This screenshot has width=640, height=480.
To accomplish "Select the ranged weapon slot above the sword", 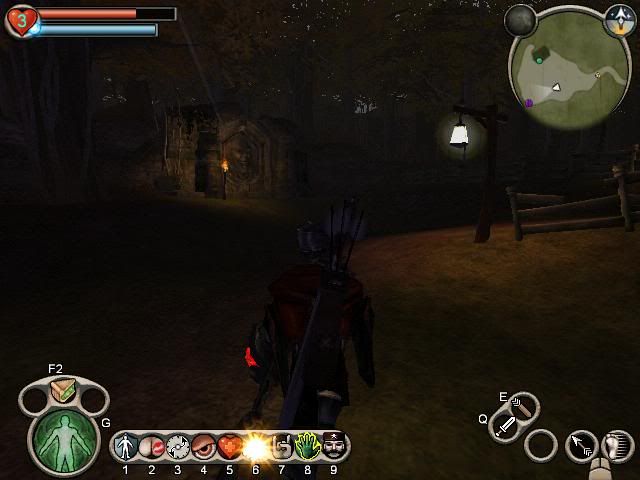I will click(x=522, y=406).
